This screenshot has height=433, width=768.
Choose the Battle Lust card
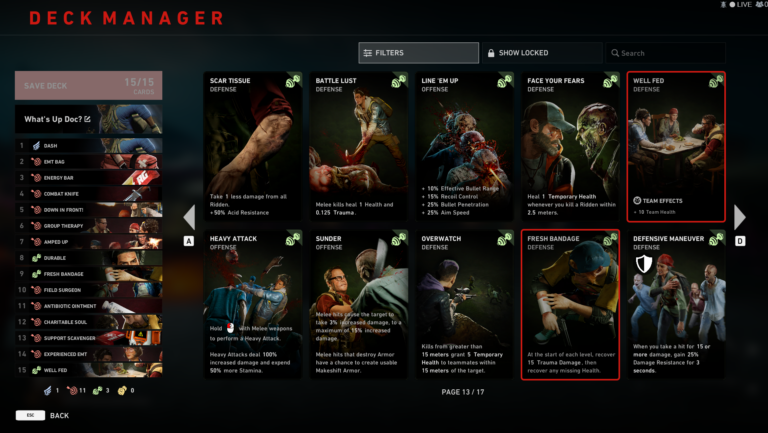[x=358, y=146]
